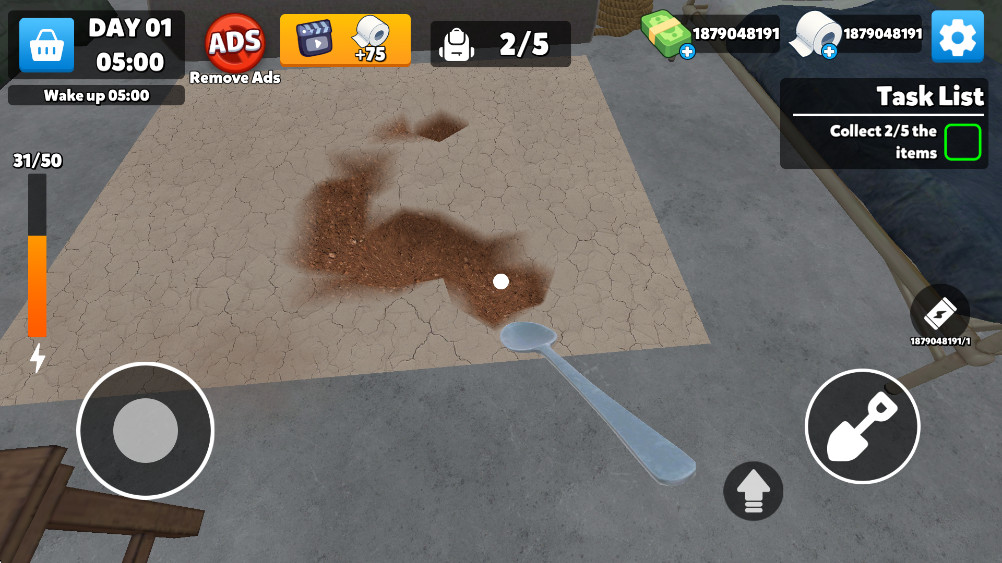Add more toilet paper with plus icon
The width and height of the screenshot is (1002, 563).
tap(829, 52)
